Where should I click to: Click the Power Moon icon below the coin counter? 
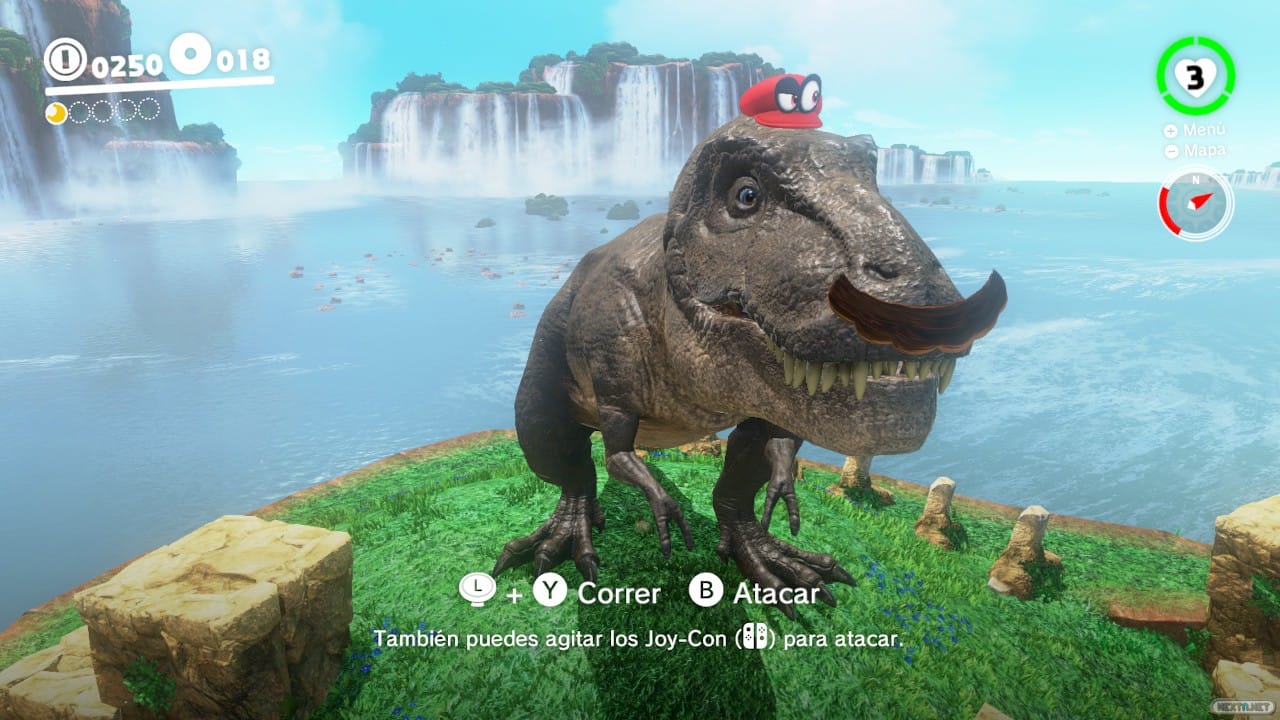click(x=56, y=112)
